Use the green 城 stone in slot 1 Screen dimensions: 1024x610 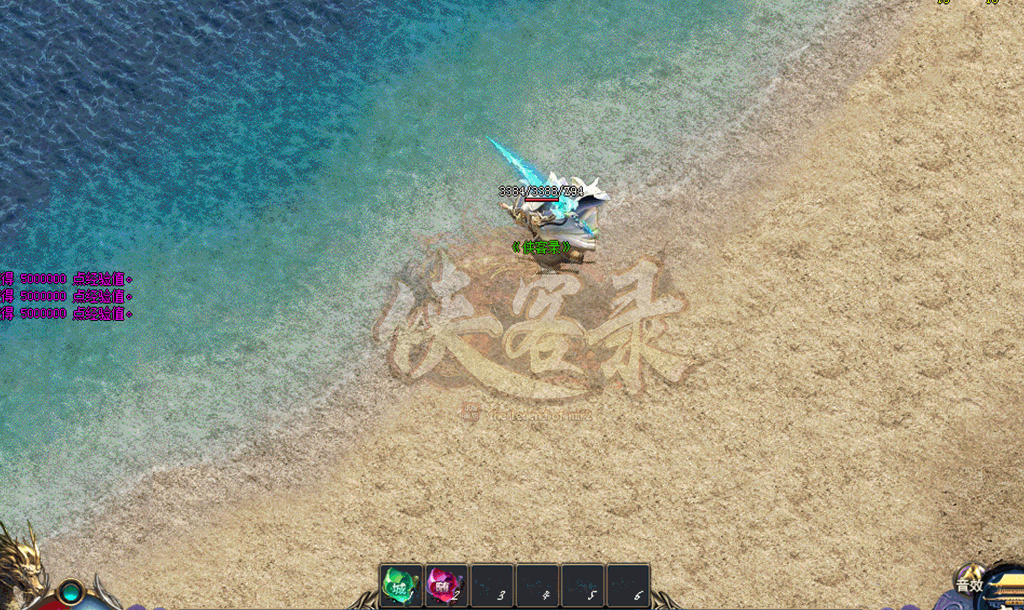tap(401, 585)
